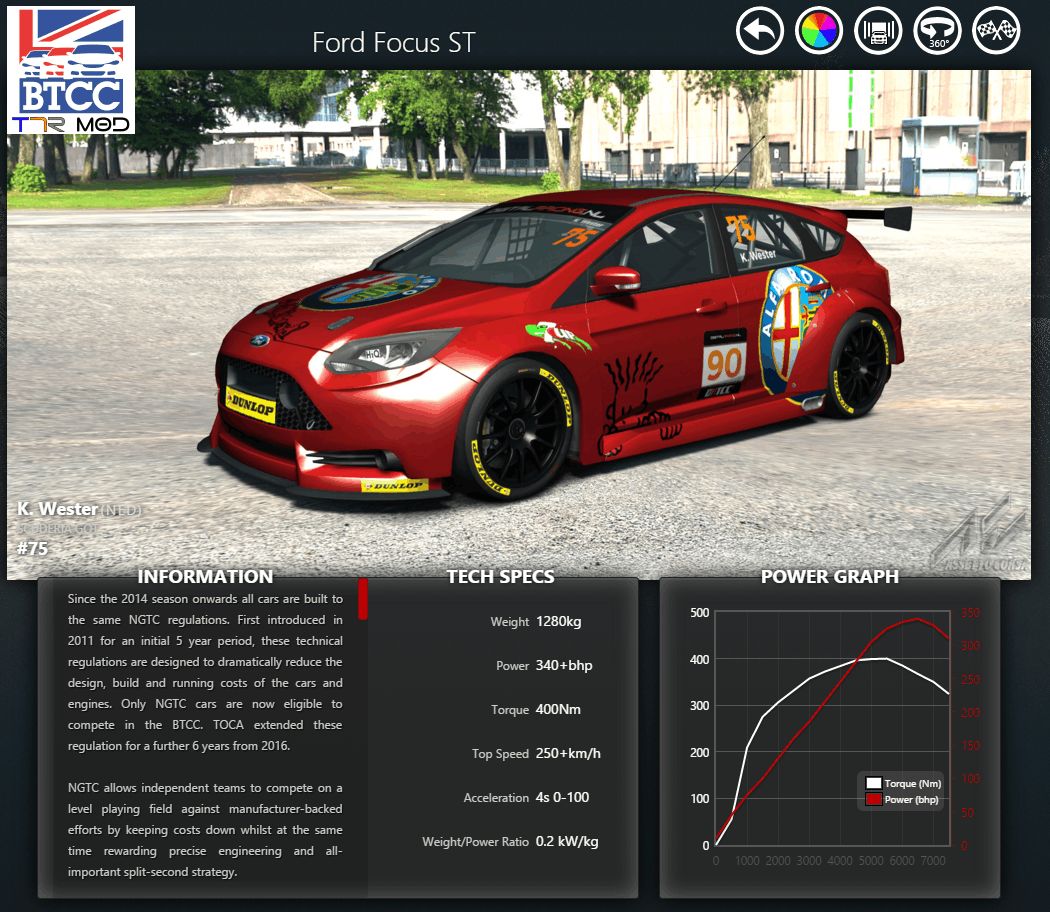1050x912 pixels.
Task: Click the red information panel scrollbar
Action: [363, 598]
